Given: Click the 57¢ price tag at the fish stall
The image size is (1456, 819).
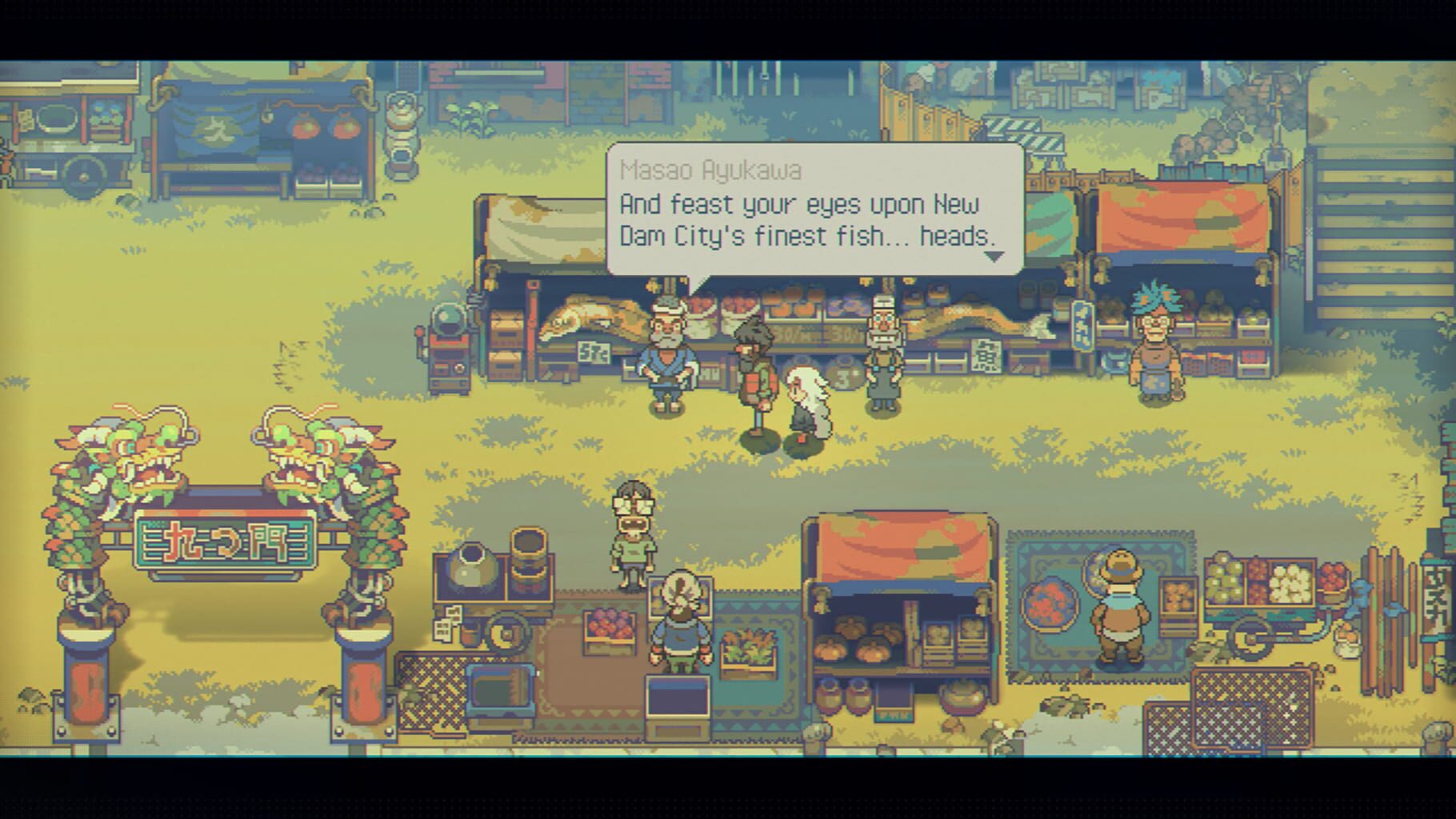Looking at the screenshot, I should 592,354.
